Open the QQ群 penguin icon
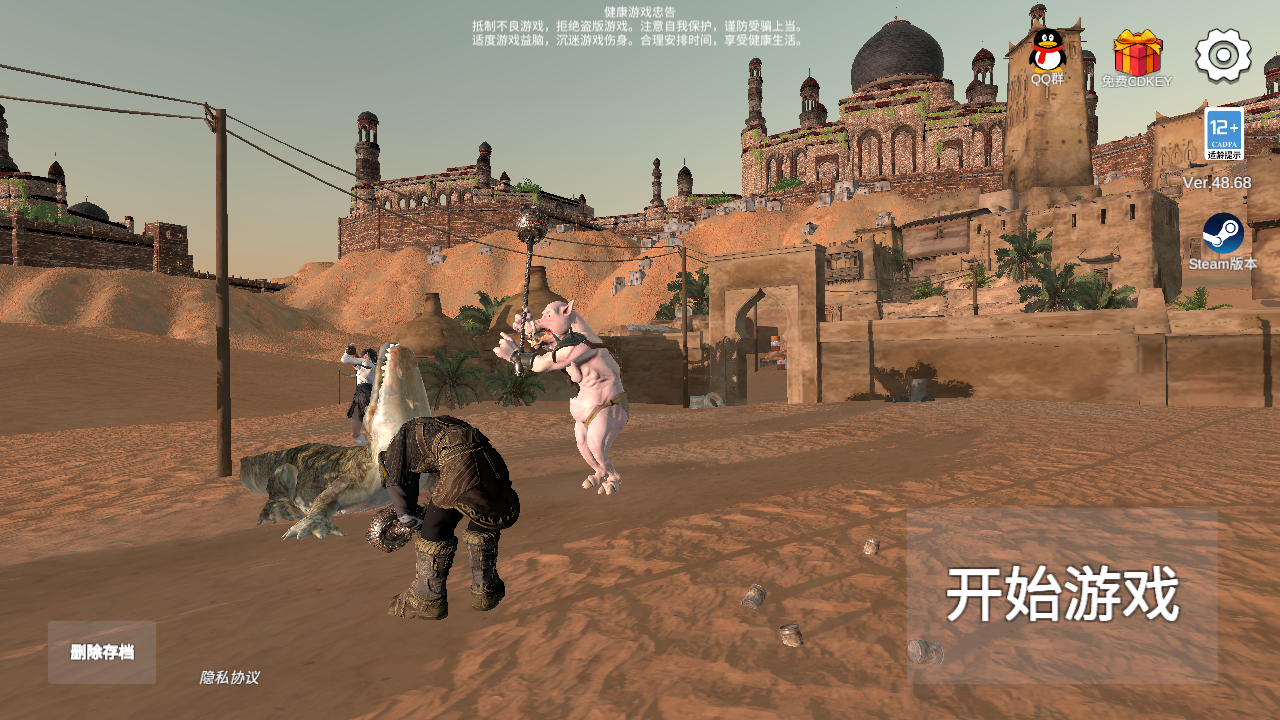The height and width of the screenshot is (720, 1280). click(x=1047, y=52)
